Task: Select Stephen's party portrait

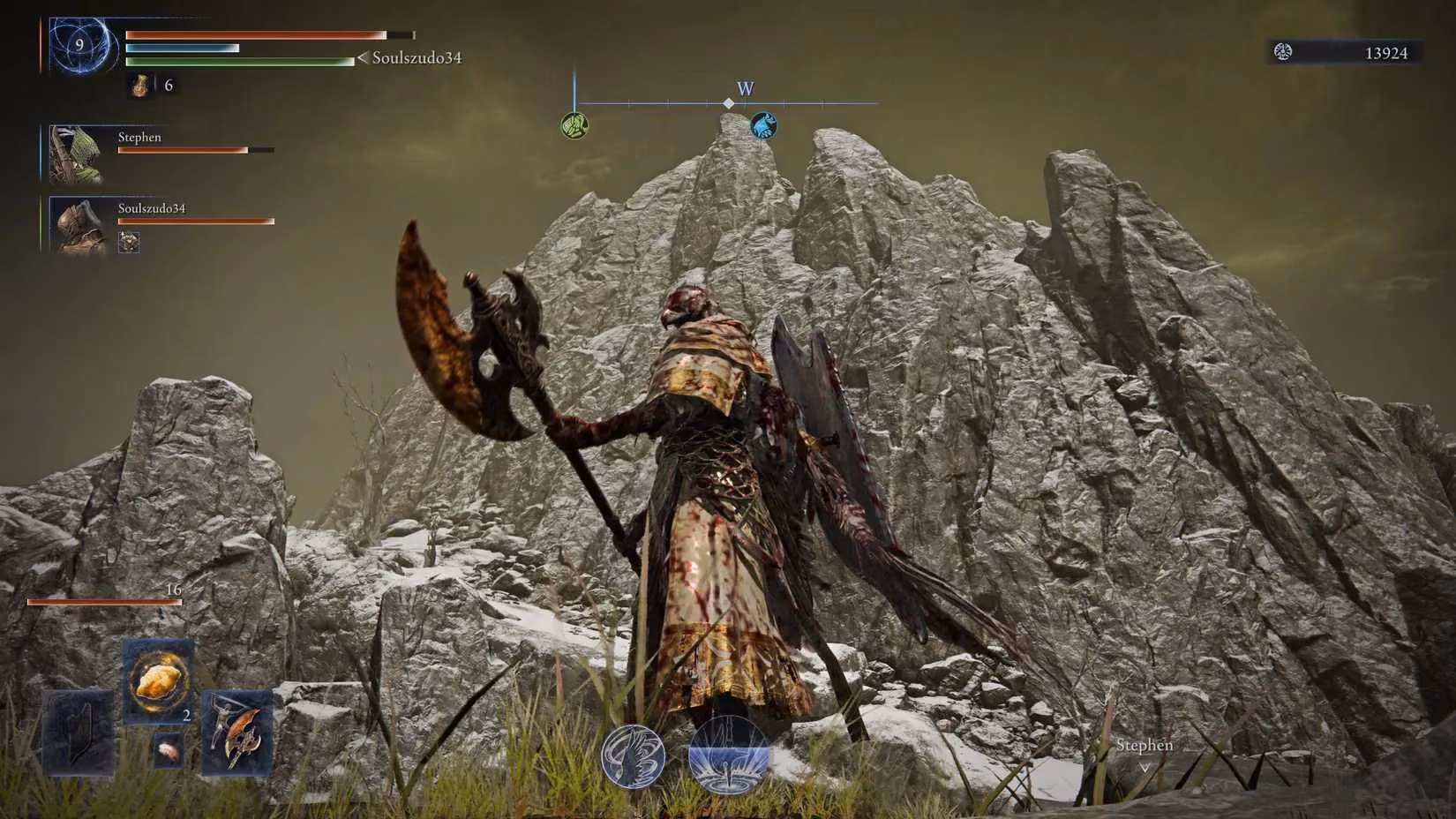Action: click(x=78, y=154)
